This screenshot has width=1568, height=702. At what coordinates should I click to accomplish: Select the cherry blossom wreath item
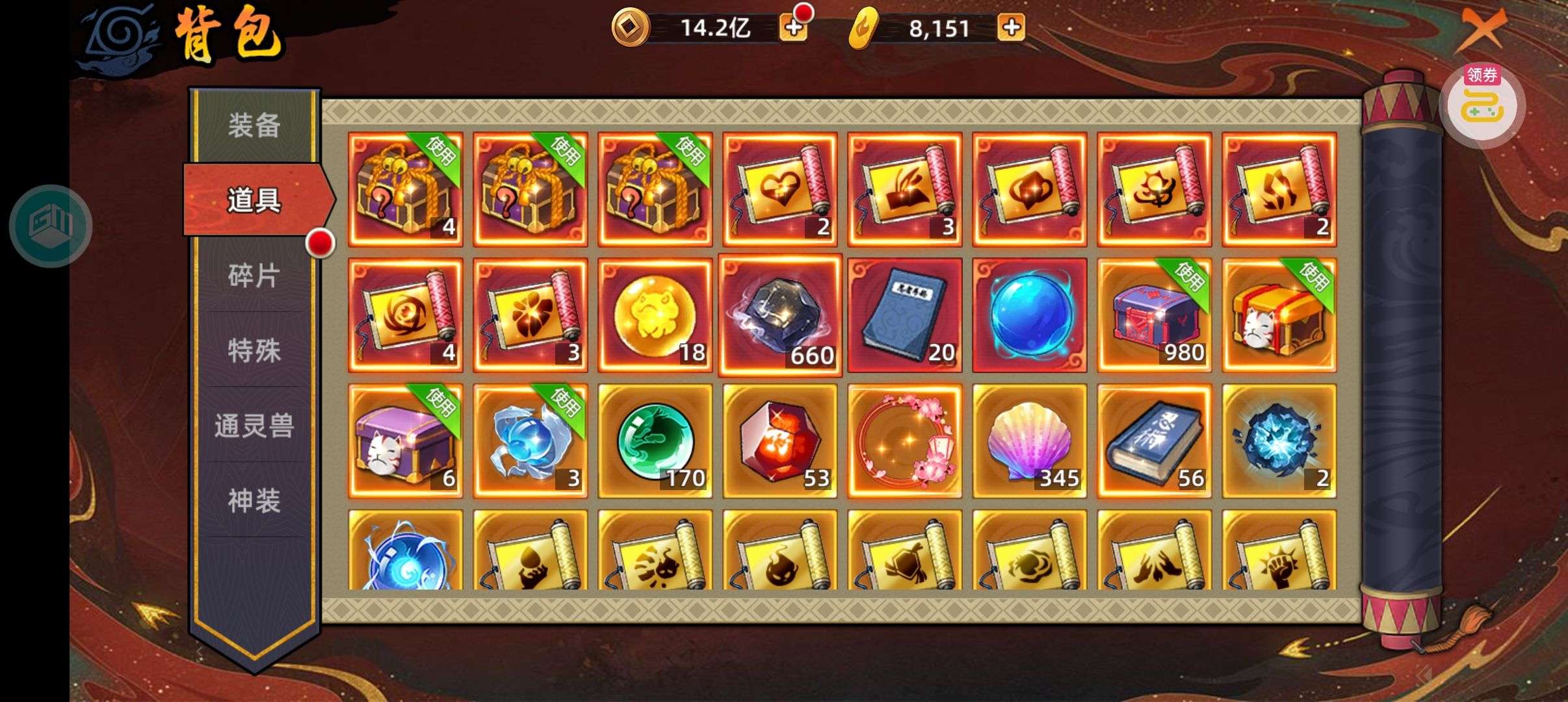click(905, 441)
